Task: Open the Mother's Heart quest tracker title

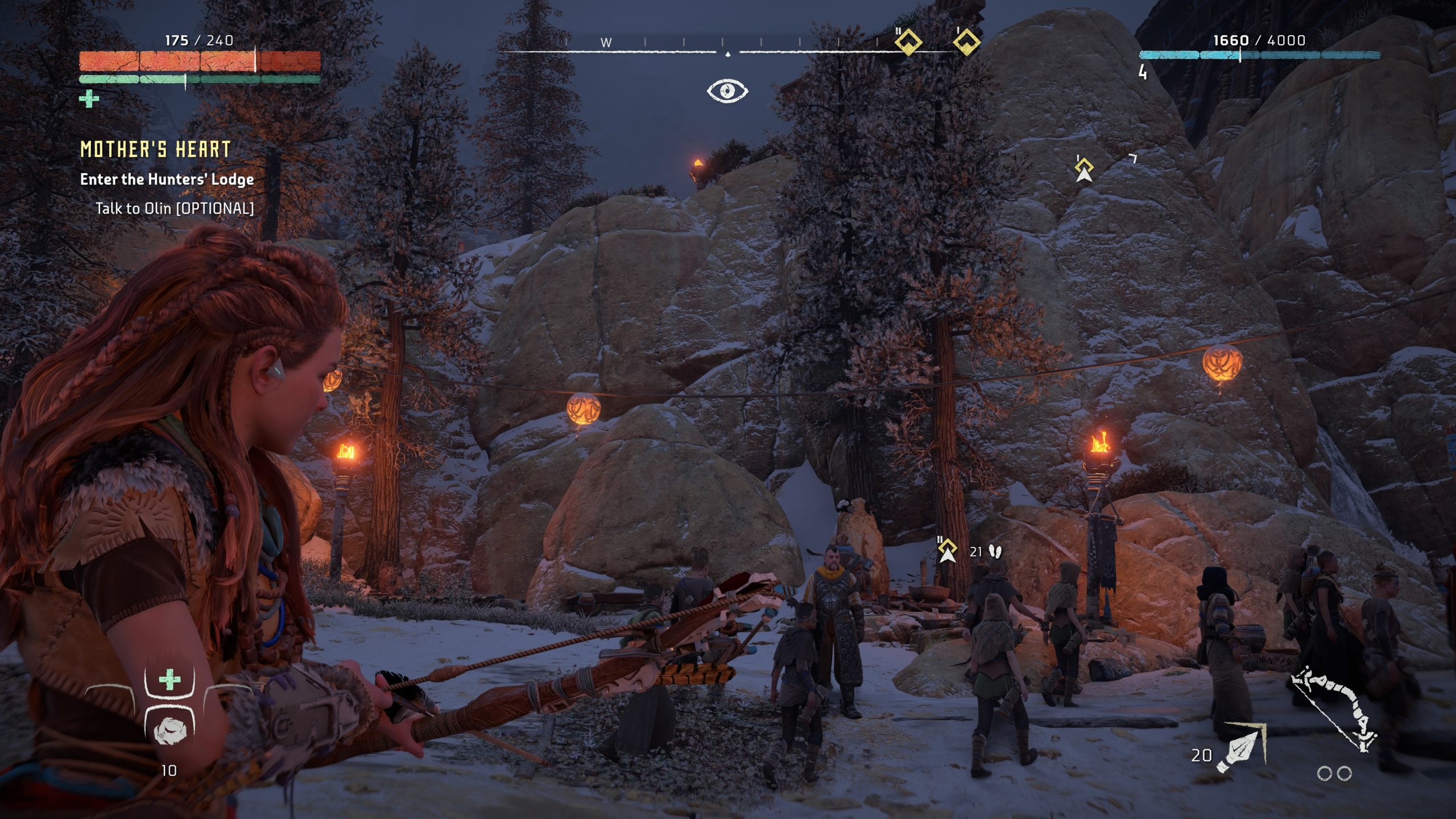Action: point(155,150)
